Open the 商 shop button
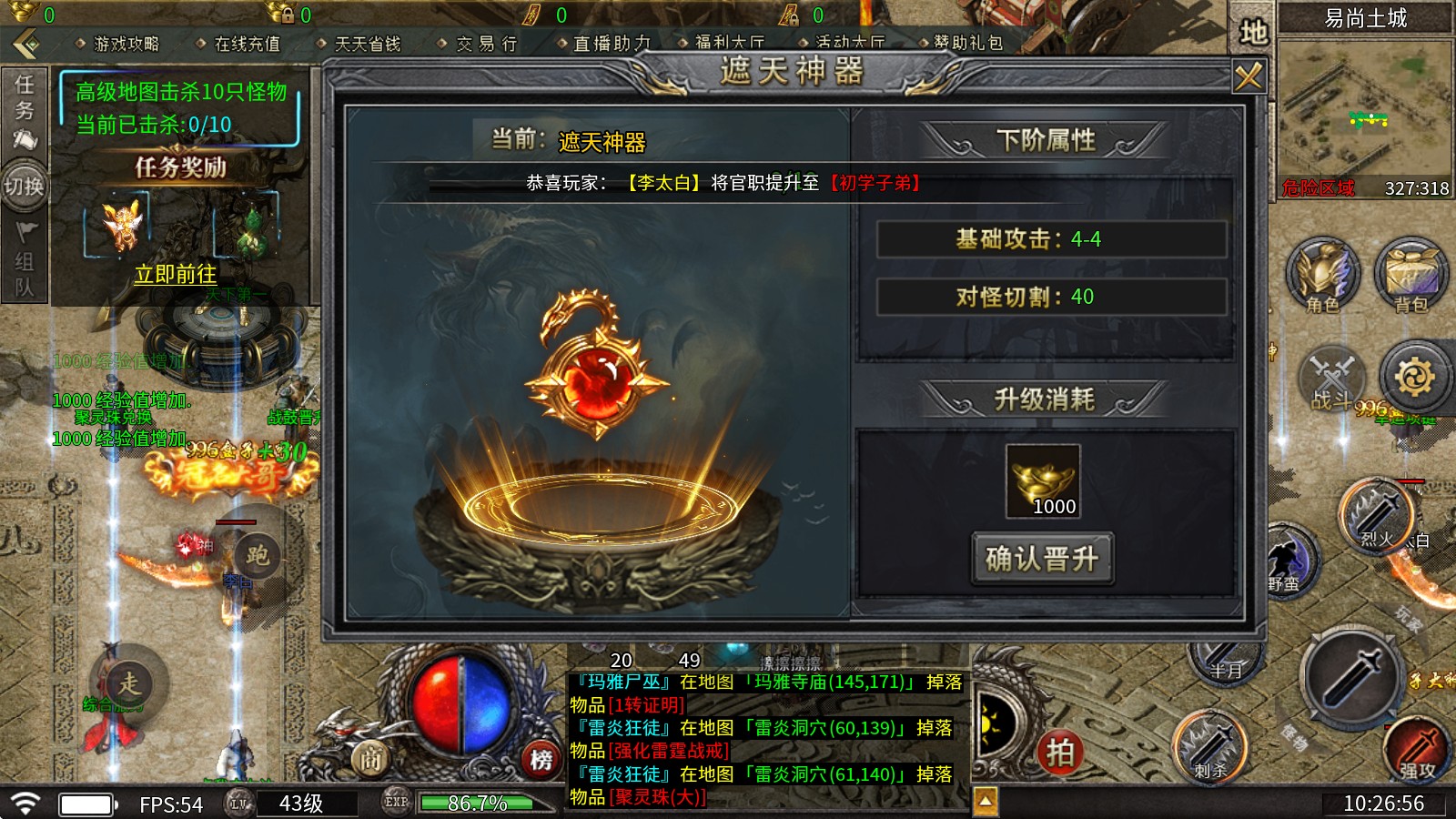 [x=370, y=758]
